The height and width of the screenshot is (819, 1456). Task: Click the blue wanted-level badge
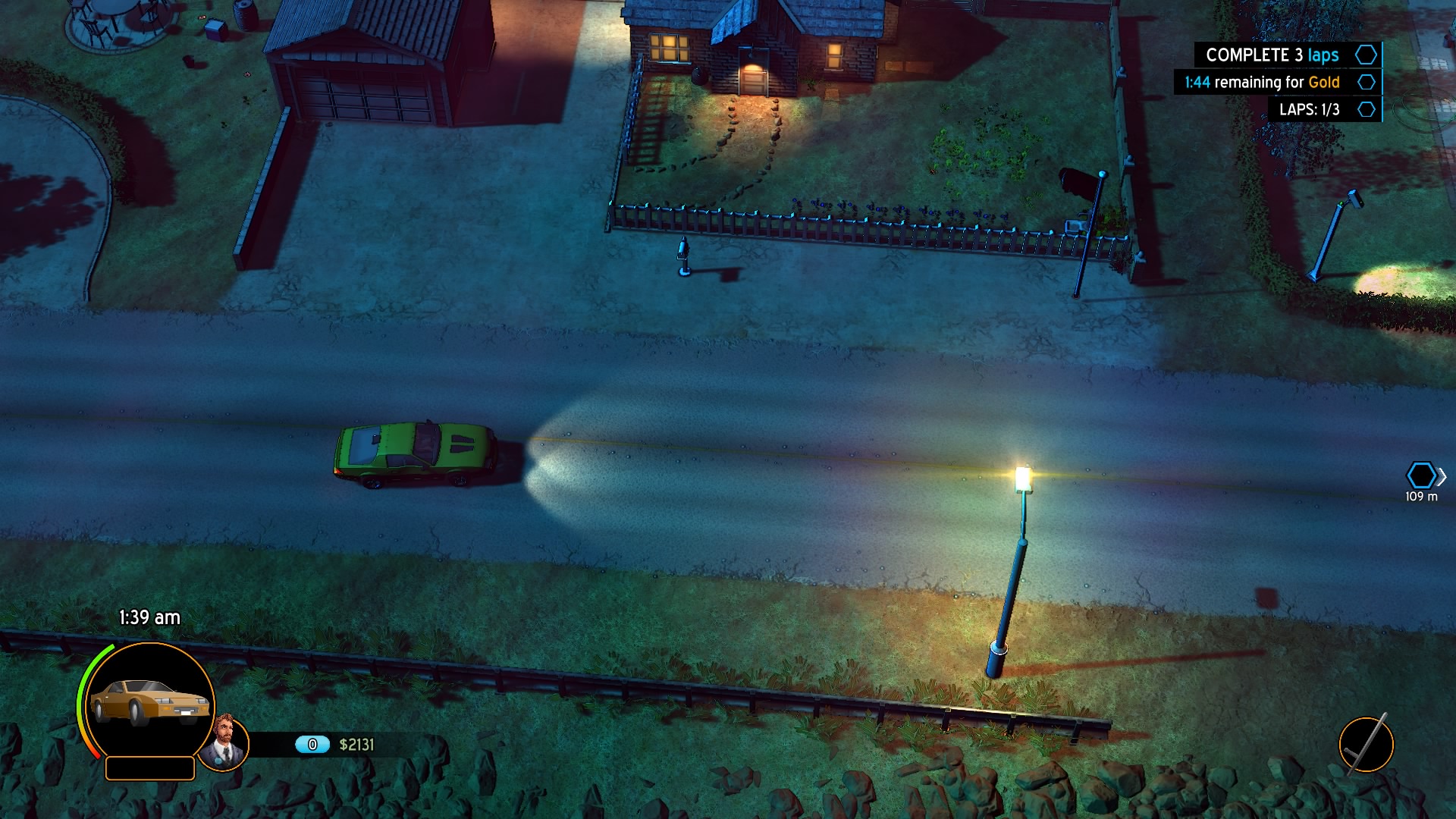pyautogui.click(x=312, y=745)
